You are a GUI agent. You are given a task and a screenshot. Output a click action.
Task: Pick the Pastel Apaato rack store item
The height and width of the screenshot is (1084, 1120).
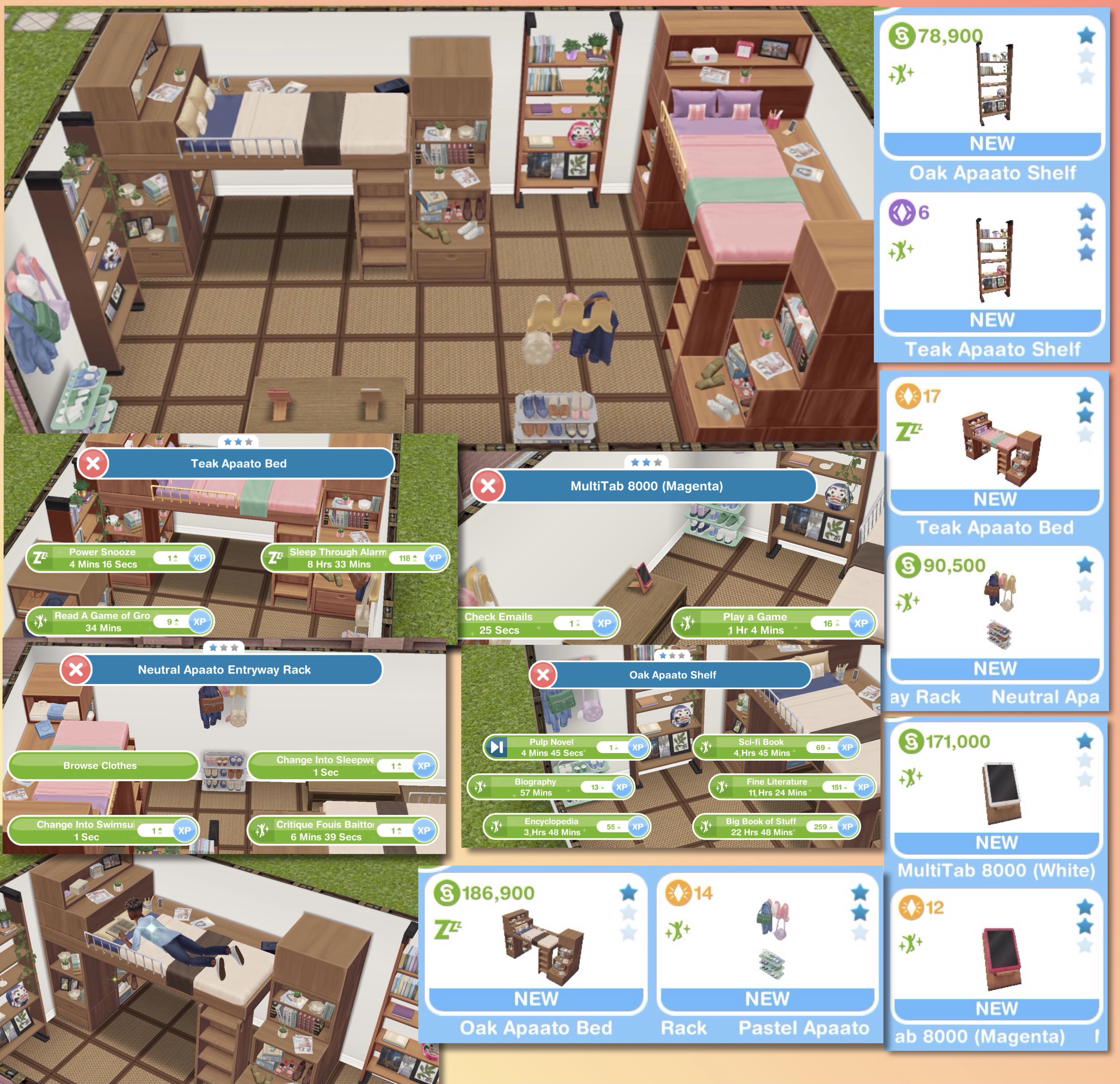tap(767, 949)
